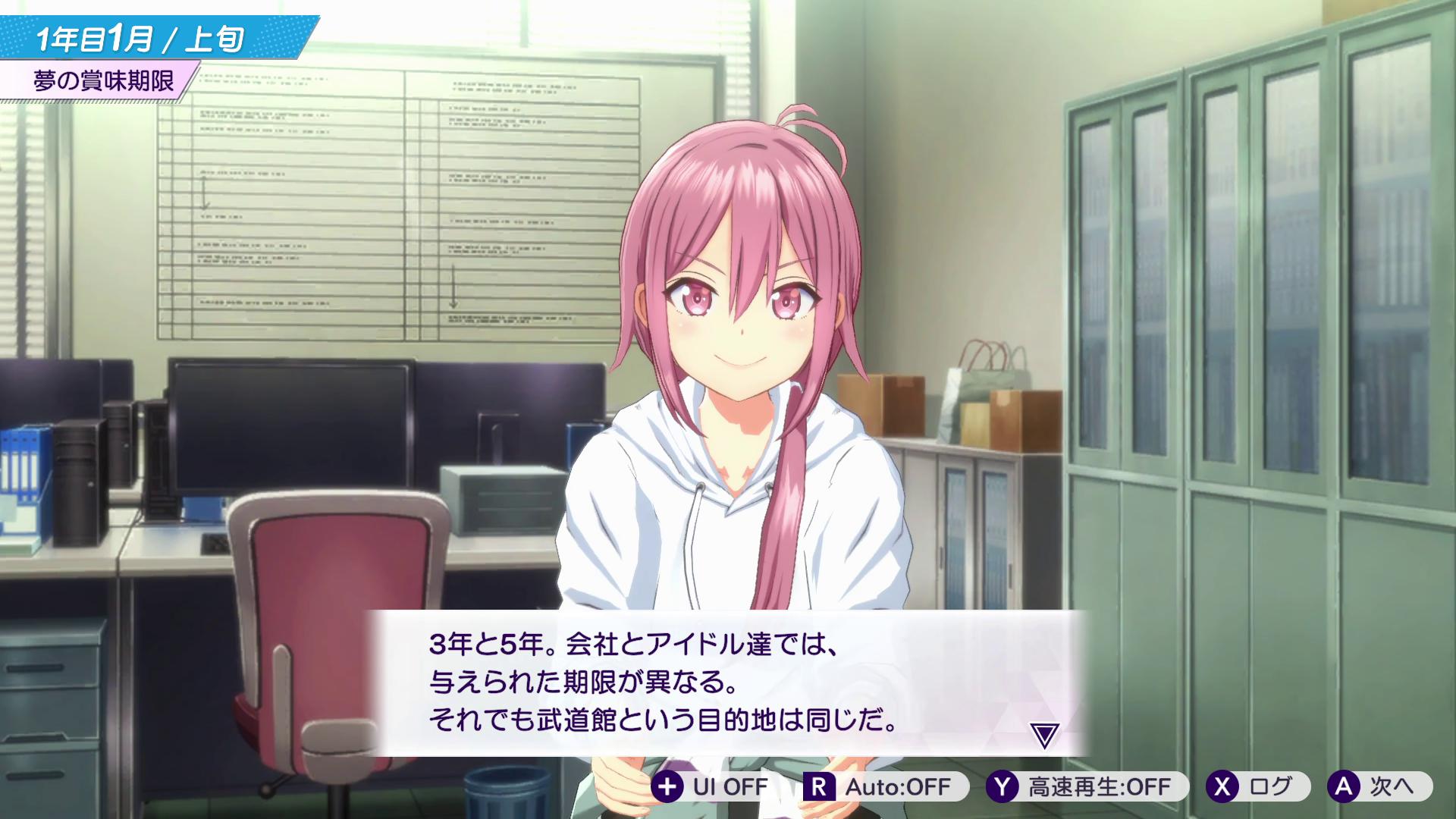Click the + button icon beside UI OFF
Screen dimensions: 1456x819
tap(667, 787)
